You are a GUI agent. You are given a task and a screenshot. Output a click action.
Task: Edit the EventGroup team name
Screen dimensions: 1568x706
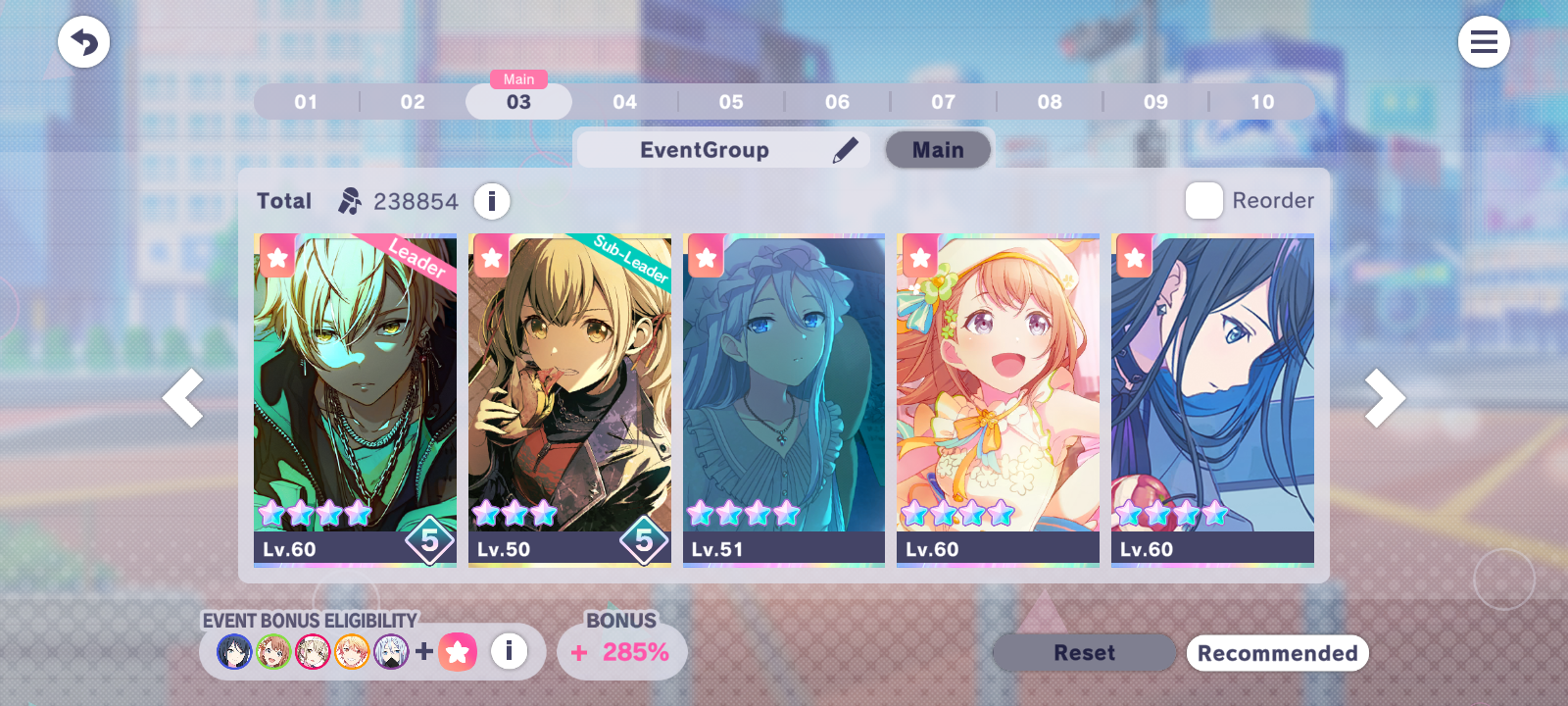click(x=845, y=150)
